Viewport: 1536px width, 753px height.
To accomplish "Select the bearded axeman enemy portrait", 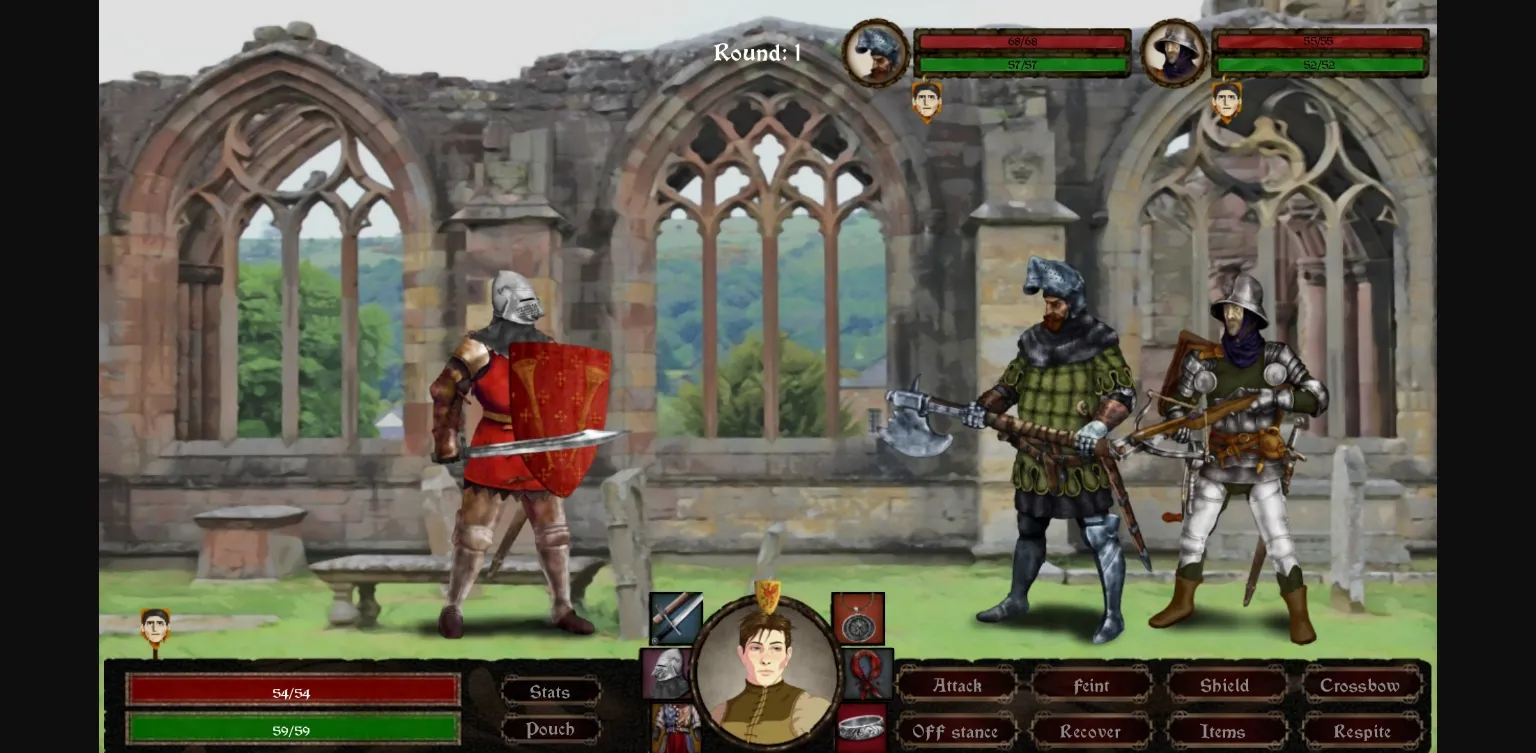I will click(875, 52).
